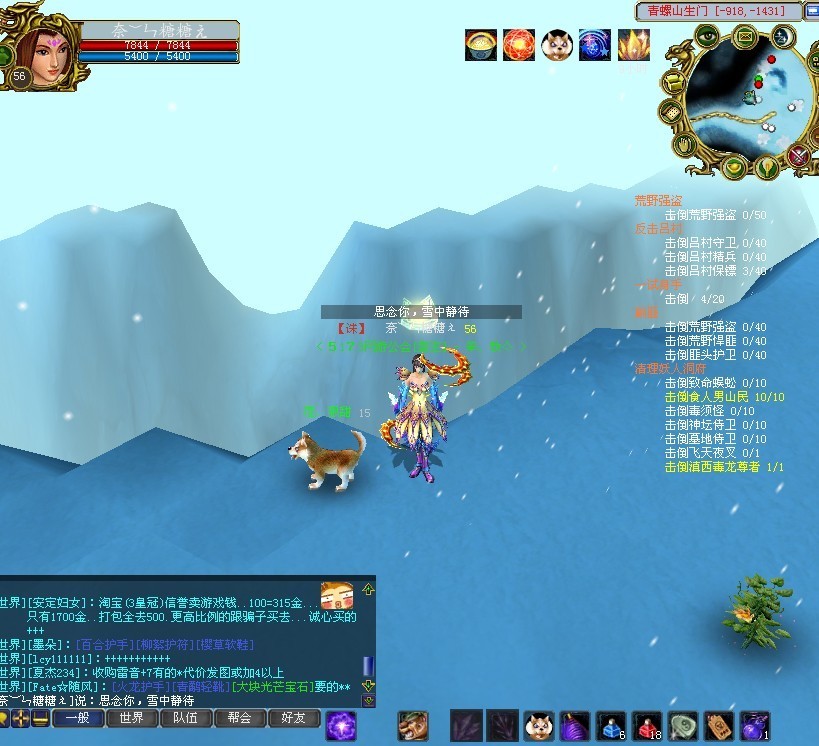
Task: Use the blue potion in hotbar
Action: [610, 726]
